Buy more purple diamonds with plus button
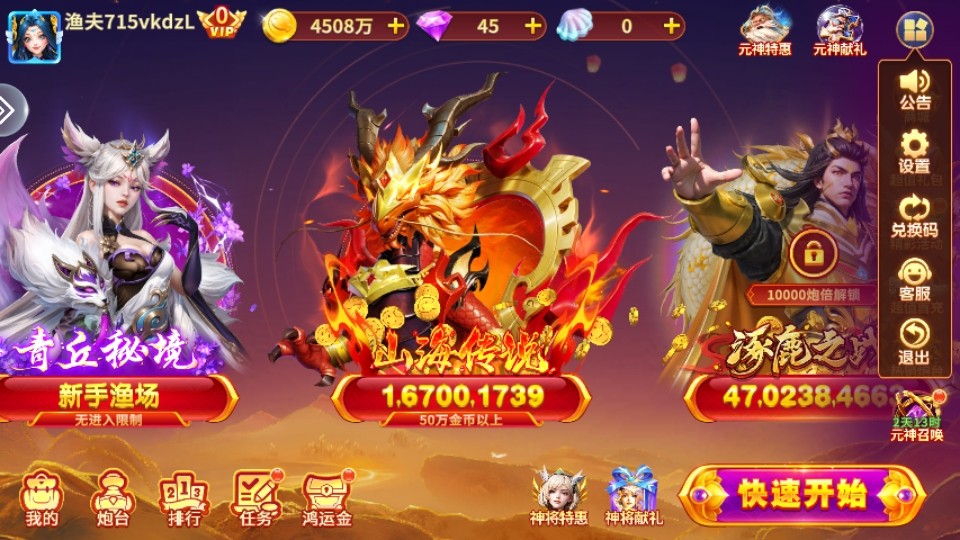 point(533,26)
